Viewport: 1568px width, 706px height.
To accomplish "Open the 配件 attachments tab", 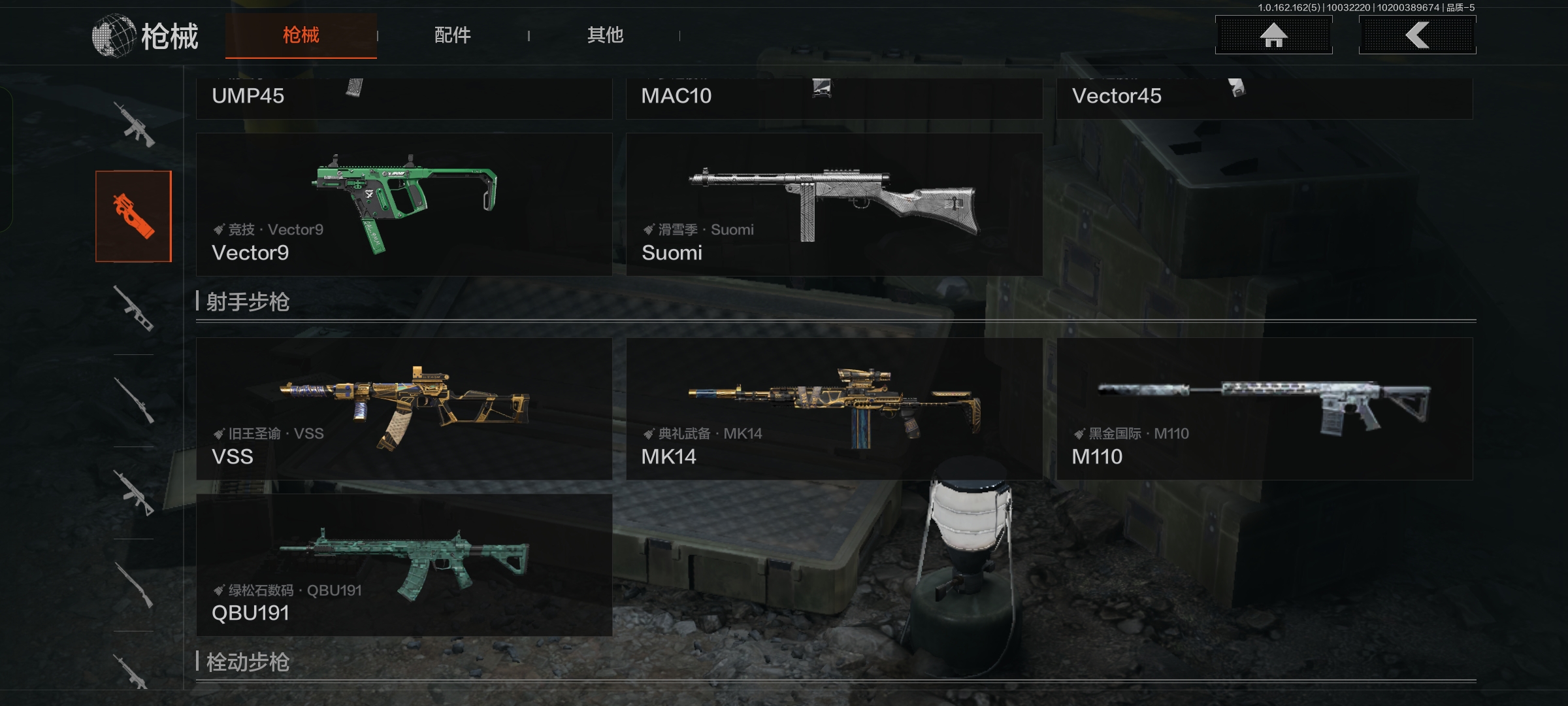I will coord(453,35).
